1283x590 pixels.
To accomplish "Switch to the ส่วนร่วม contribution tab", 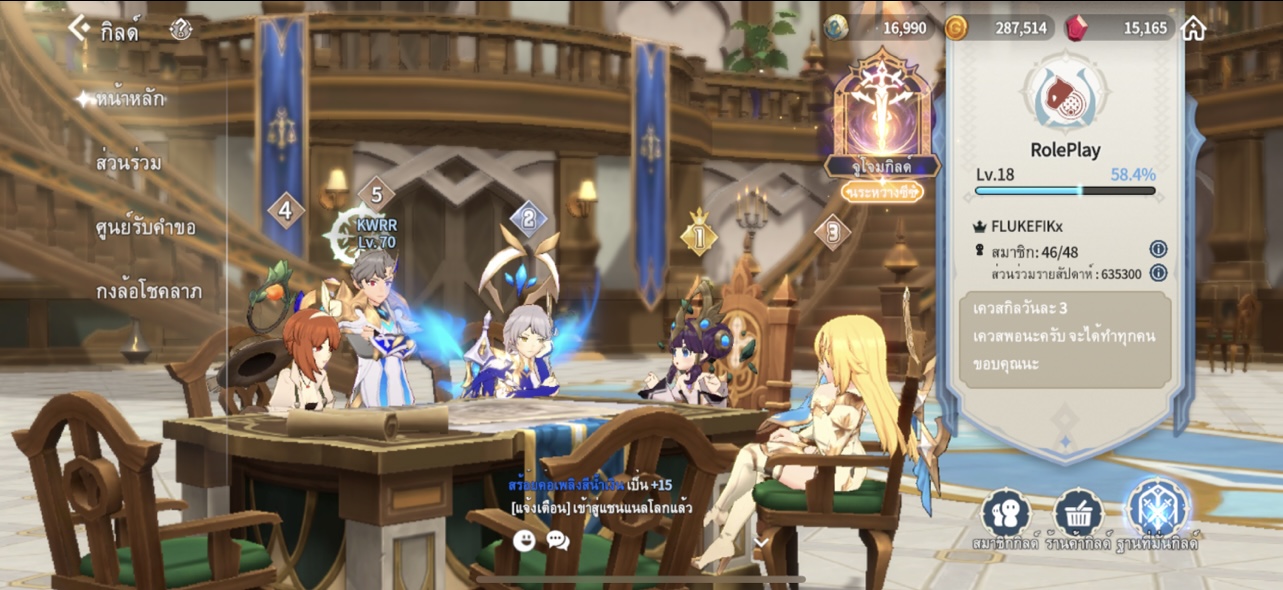I will (x=129, y=162).
